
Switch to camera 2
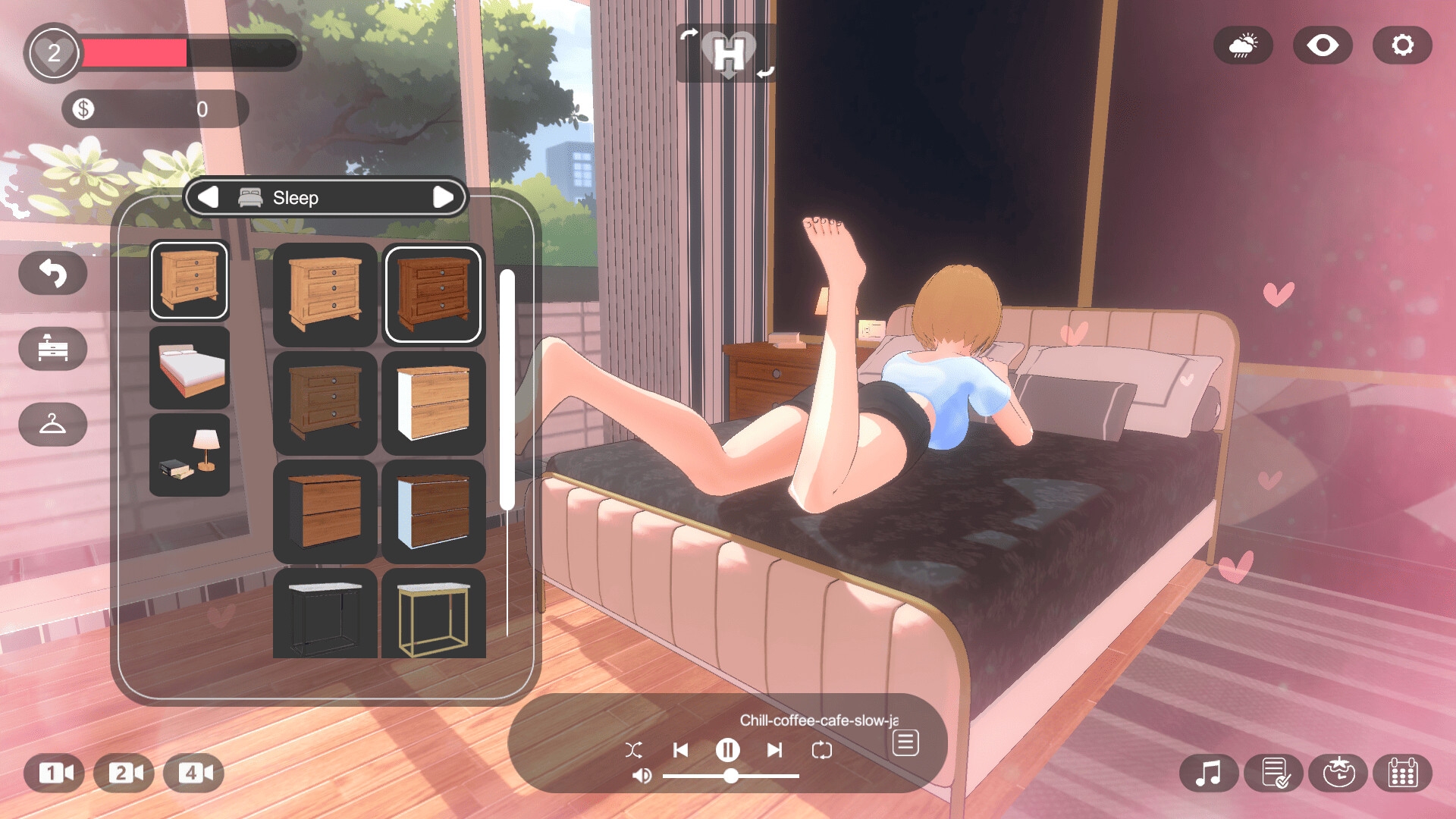[x=124, y=773]
